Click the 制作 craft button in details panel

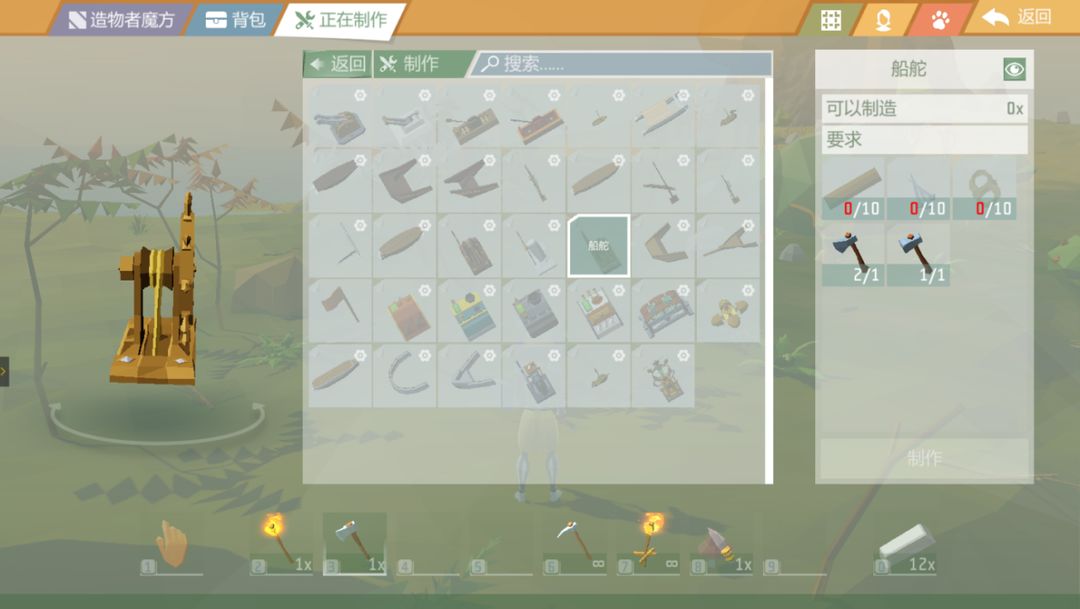tap(924, 458)
